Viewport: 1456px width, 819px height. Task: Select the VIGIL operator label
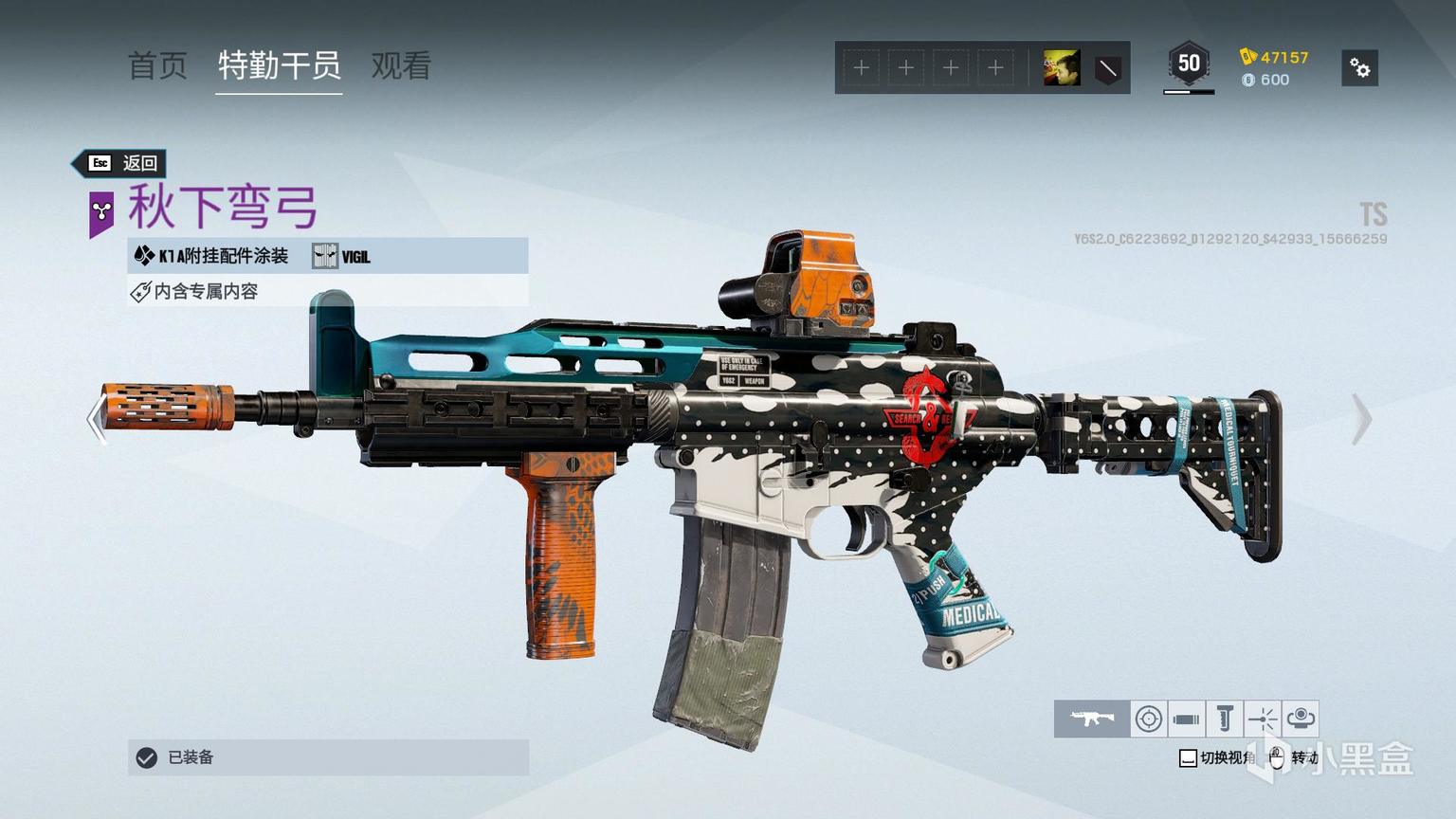click(343, 256)
